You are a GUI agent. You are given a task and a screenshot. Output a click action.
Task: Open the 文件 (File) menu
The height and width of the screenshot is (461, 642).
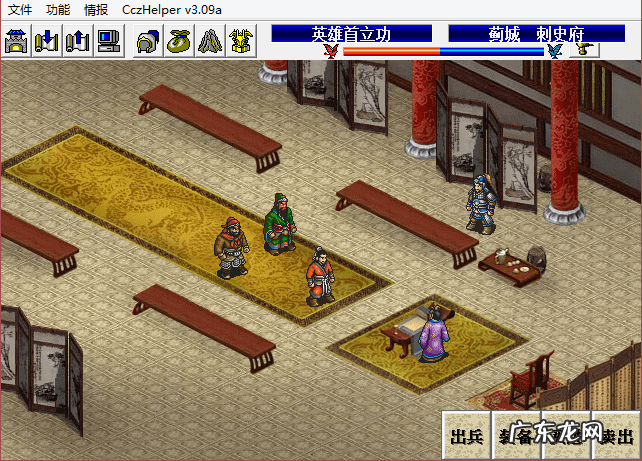point(20,9)
